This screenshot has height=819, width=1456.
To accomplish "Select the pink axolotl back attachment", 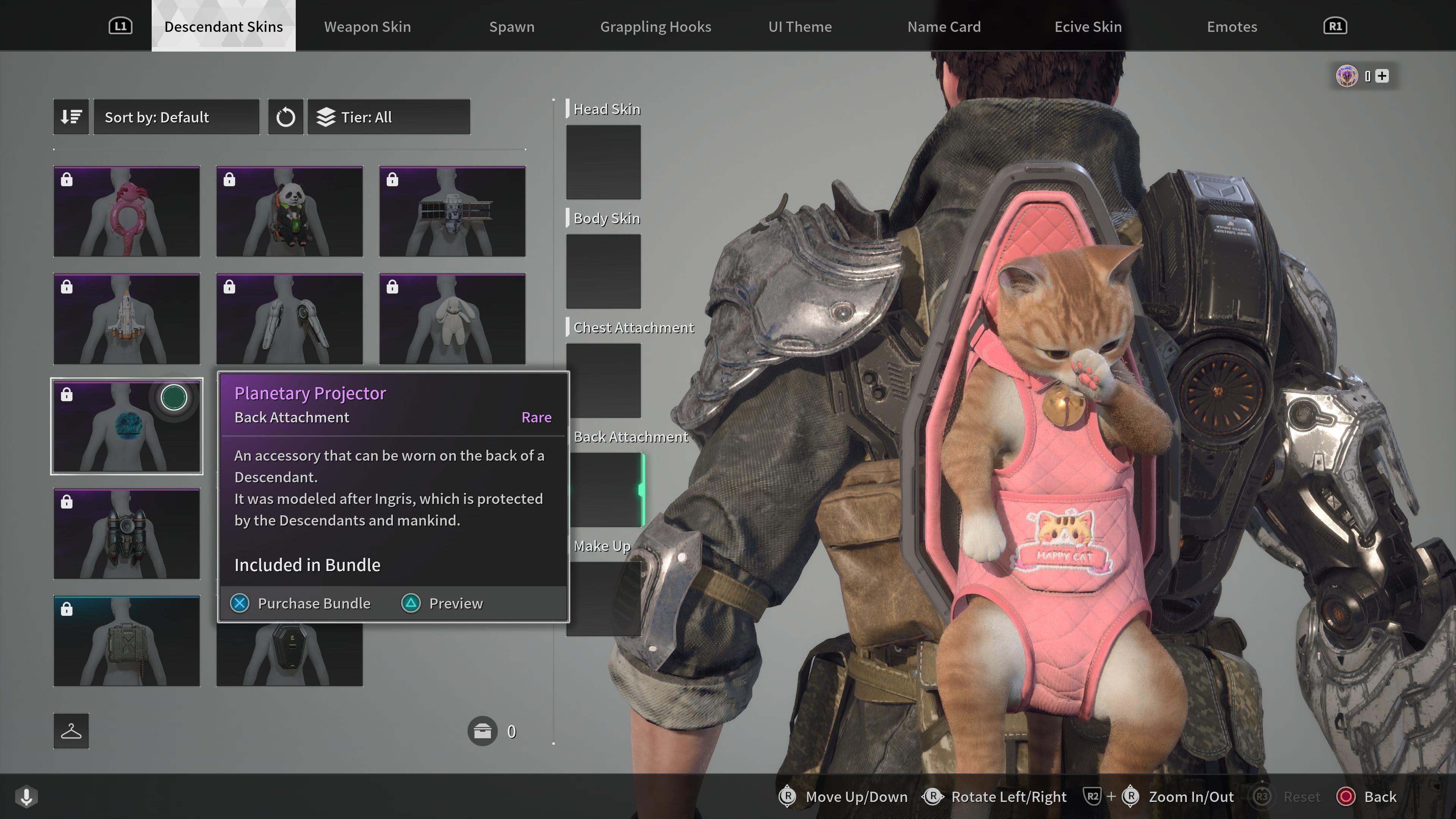I will pos(127,212).
